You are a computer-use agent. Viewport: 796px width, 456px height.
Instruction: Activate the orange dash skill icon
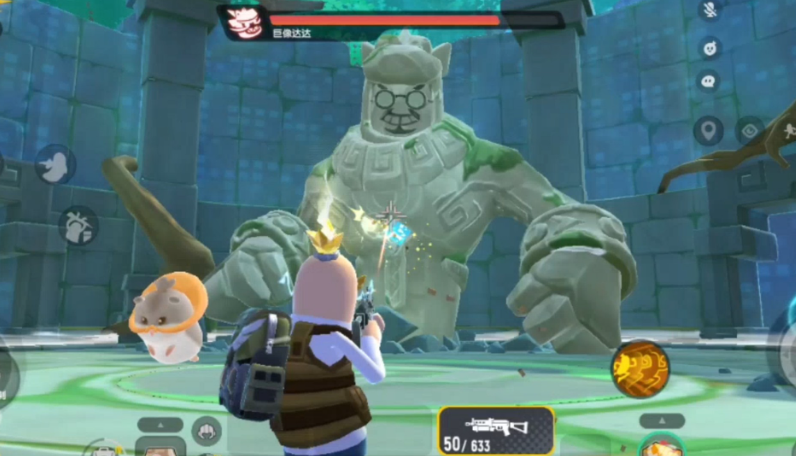(x=640, y=368)
